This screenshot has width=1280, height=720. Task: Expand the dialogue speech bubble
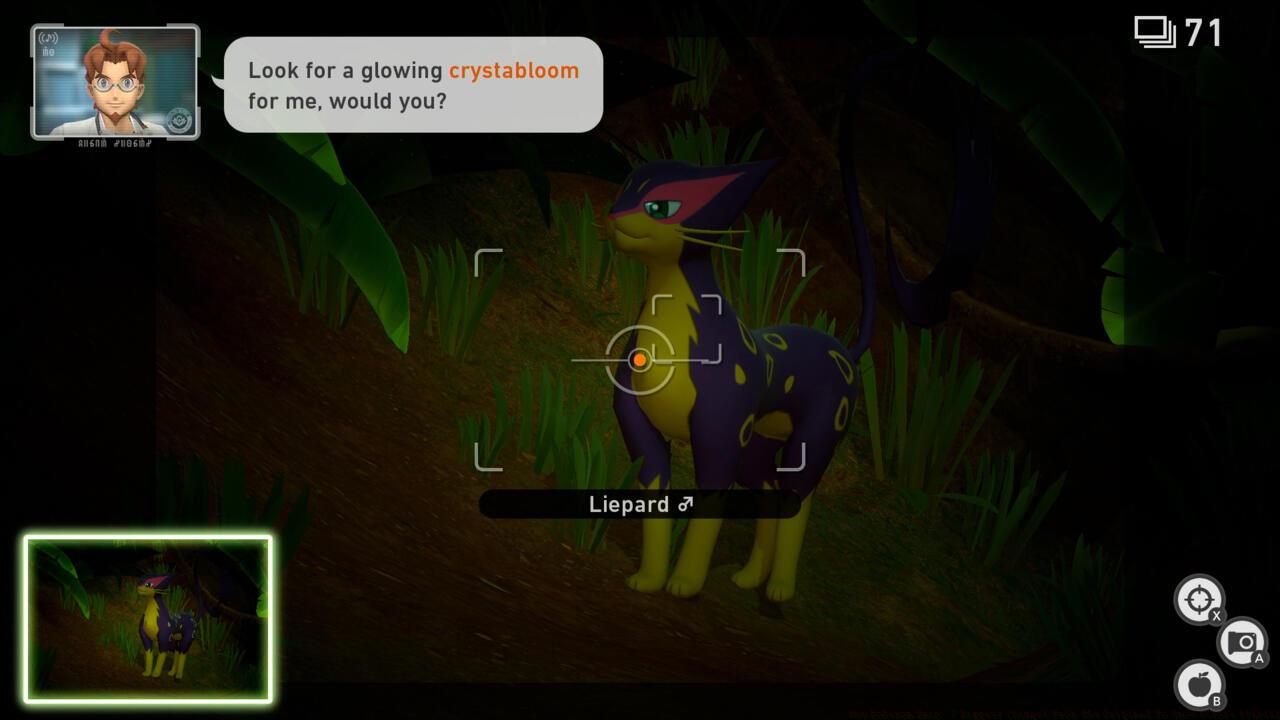click(413, 86)
